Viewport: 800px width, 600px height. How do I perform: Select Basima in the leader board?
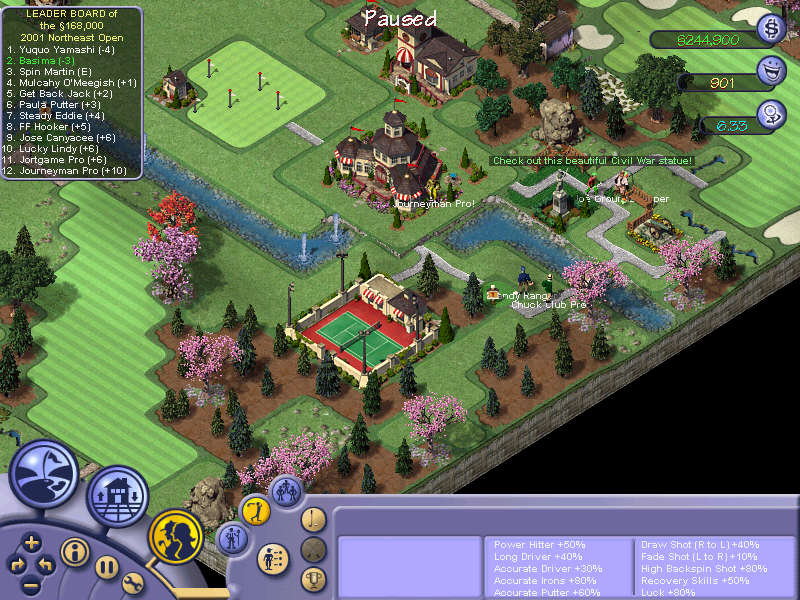pyautogui.click(x=40, y=60)
